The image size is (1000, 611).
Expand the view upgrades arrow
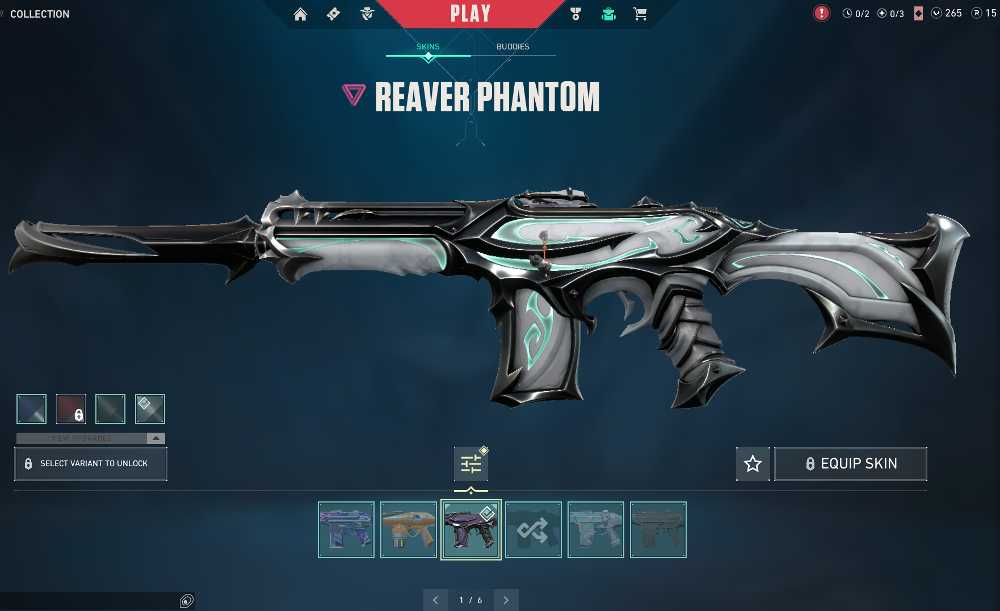(x=155, y=438)
